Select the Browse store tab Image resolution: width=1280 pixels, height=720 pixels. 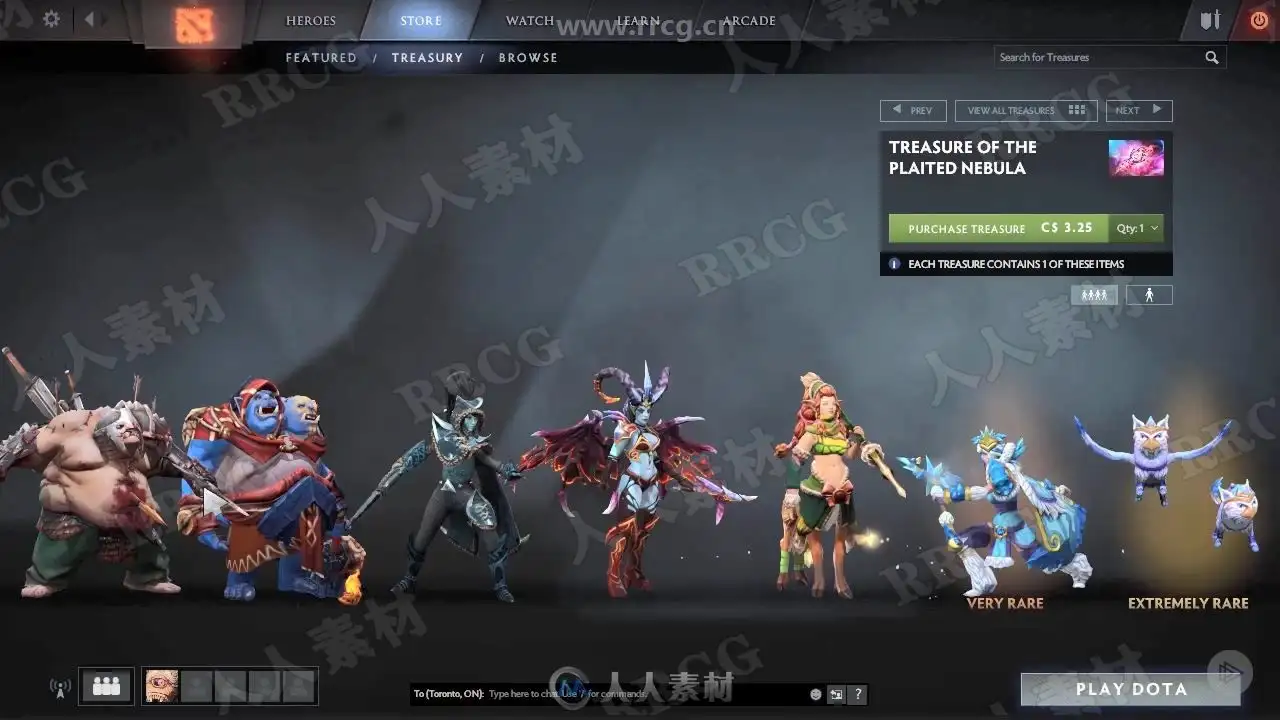coord(528,58)
